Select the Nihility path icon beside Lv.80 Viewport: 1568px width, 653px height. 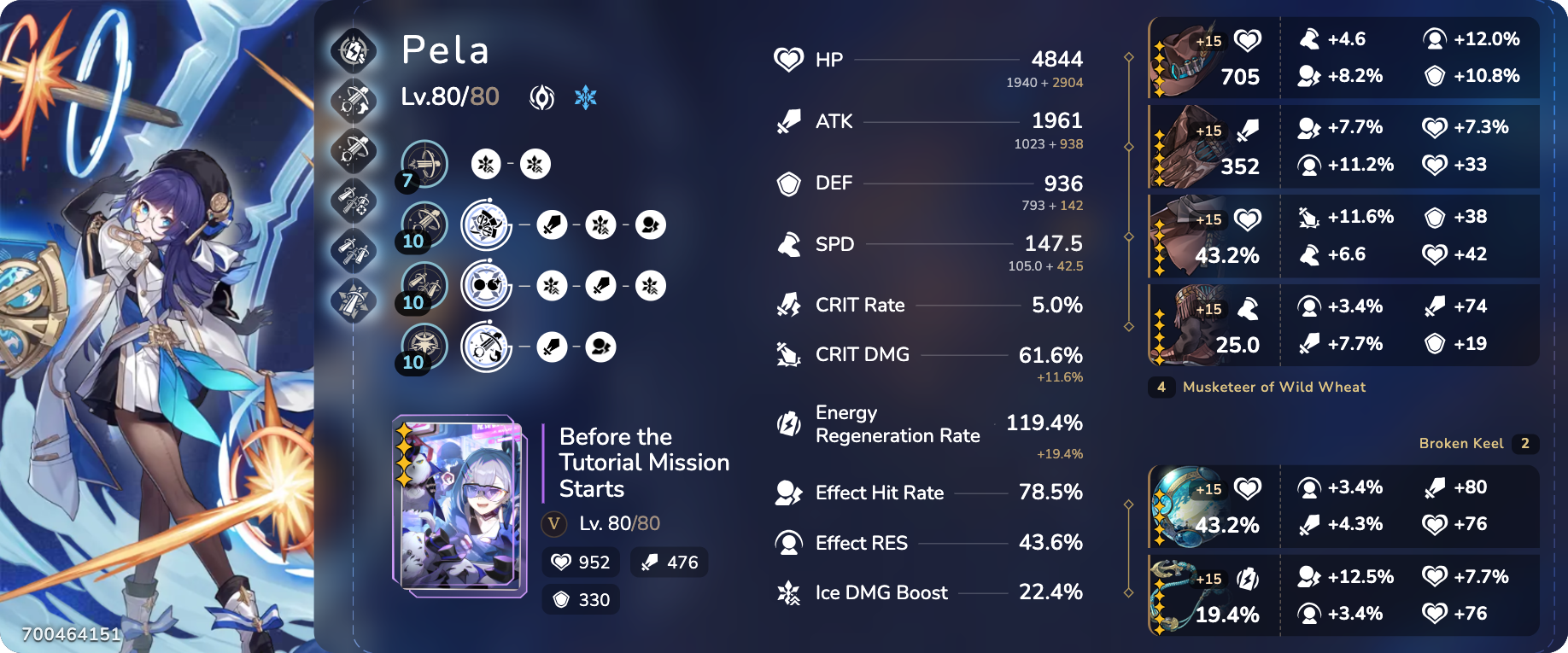click(542, 96)
